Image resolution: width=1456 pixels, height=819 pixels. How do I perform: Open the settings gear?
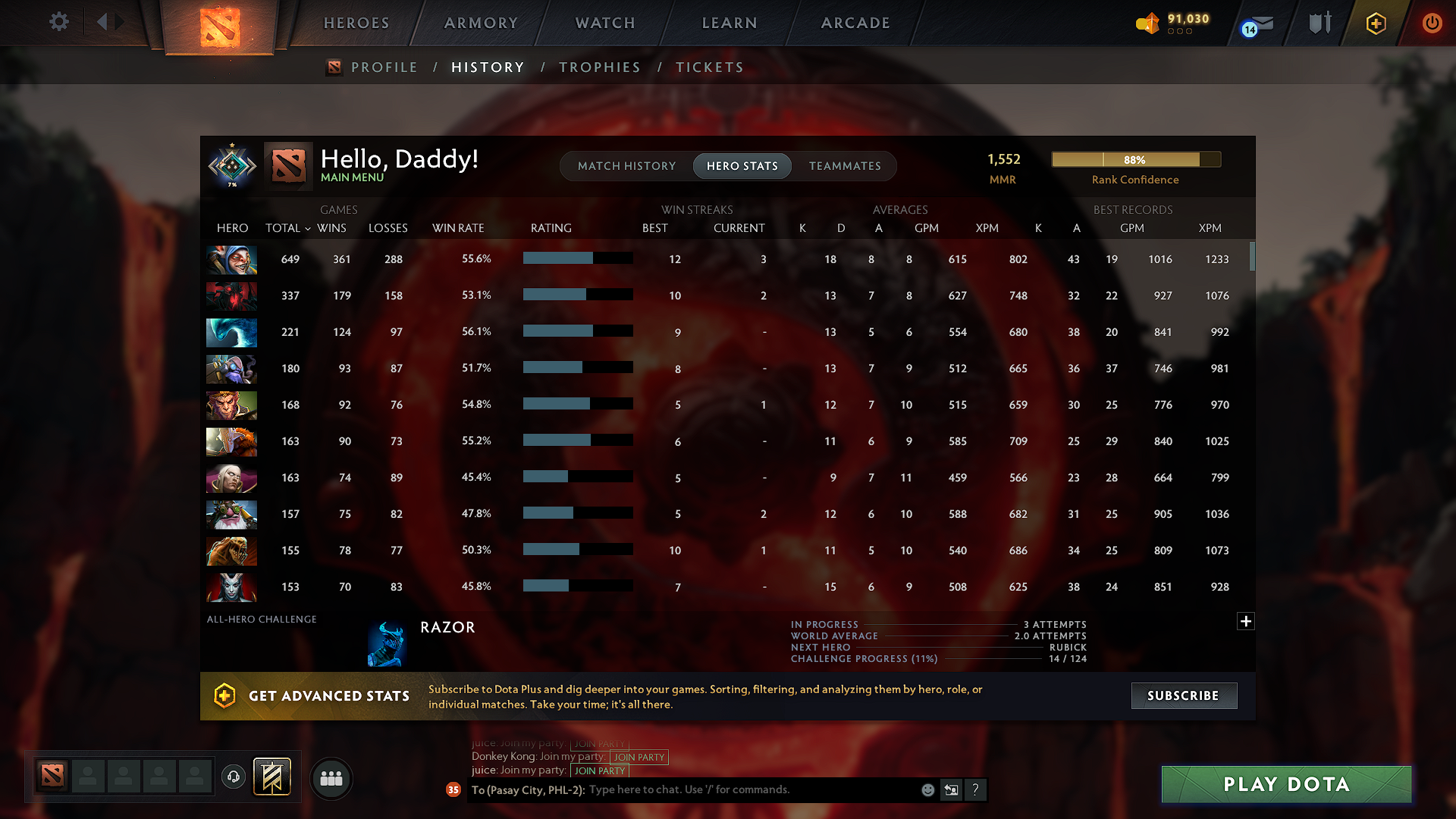coord(58,22)
